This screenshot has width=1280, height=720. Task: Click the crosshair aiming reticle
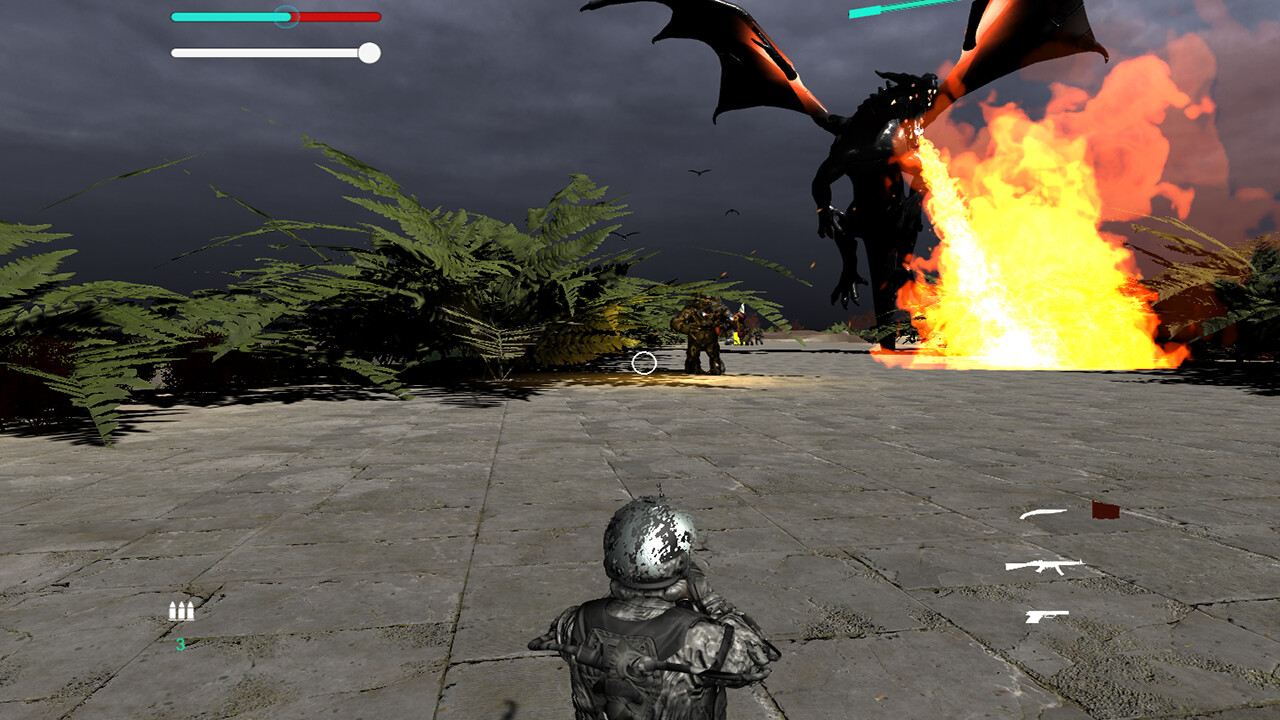644,364
